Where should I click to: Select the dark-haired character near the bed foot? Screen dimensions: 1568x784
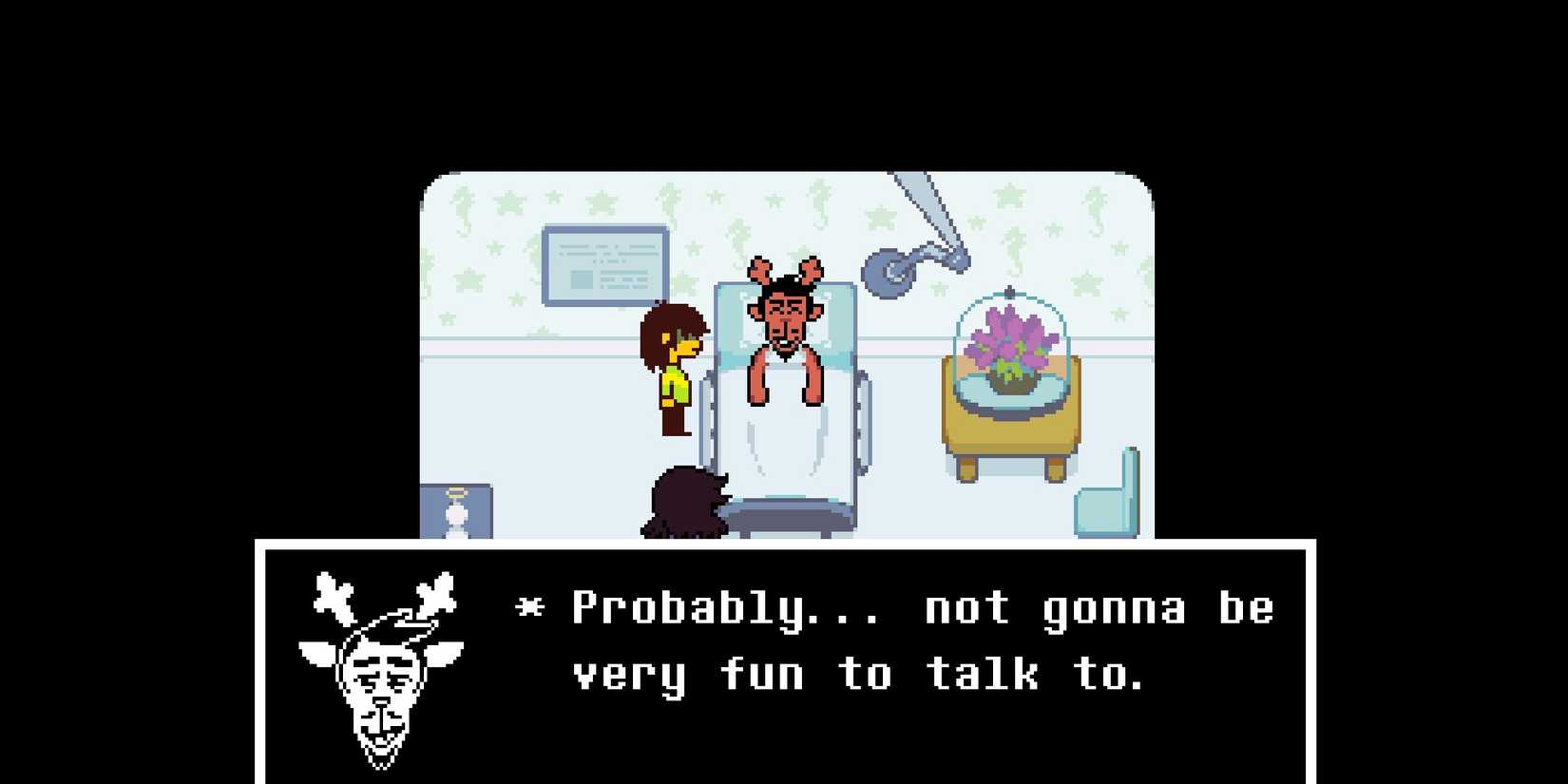click(x=686, y=504)
